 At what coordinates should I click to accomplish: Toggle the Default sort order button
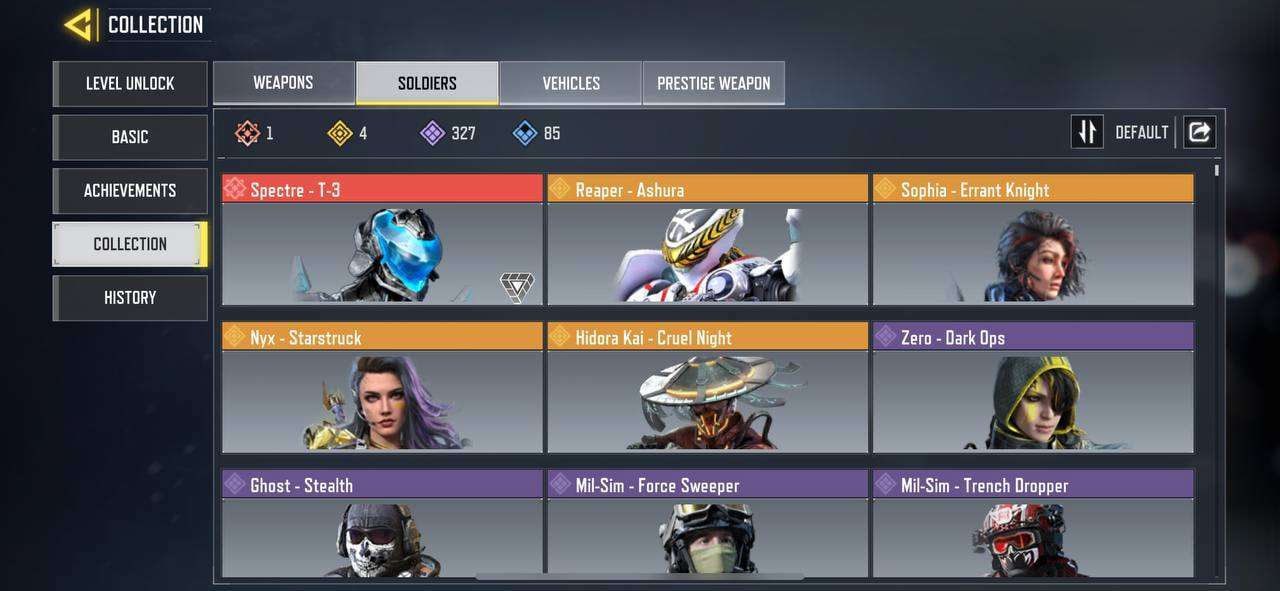pyautogui.click(x=1087, y=132)
